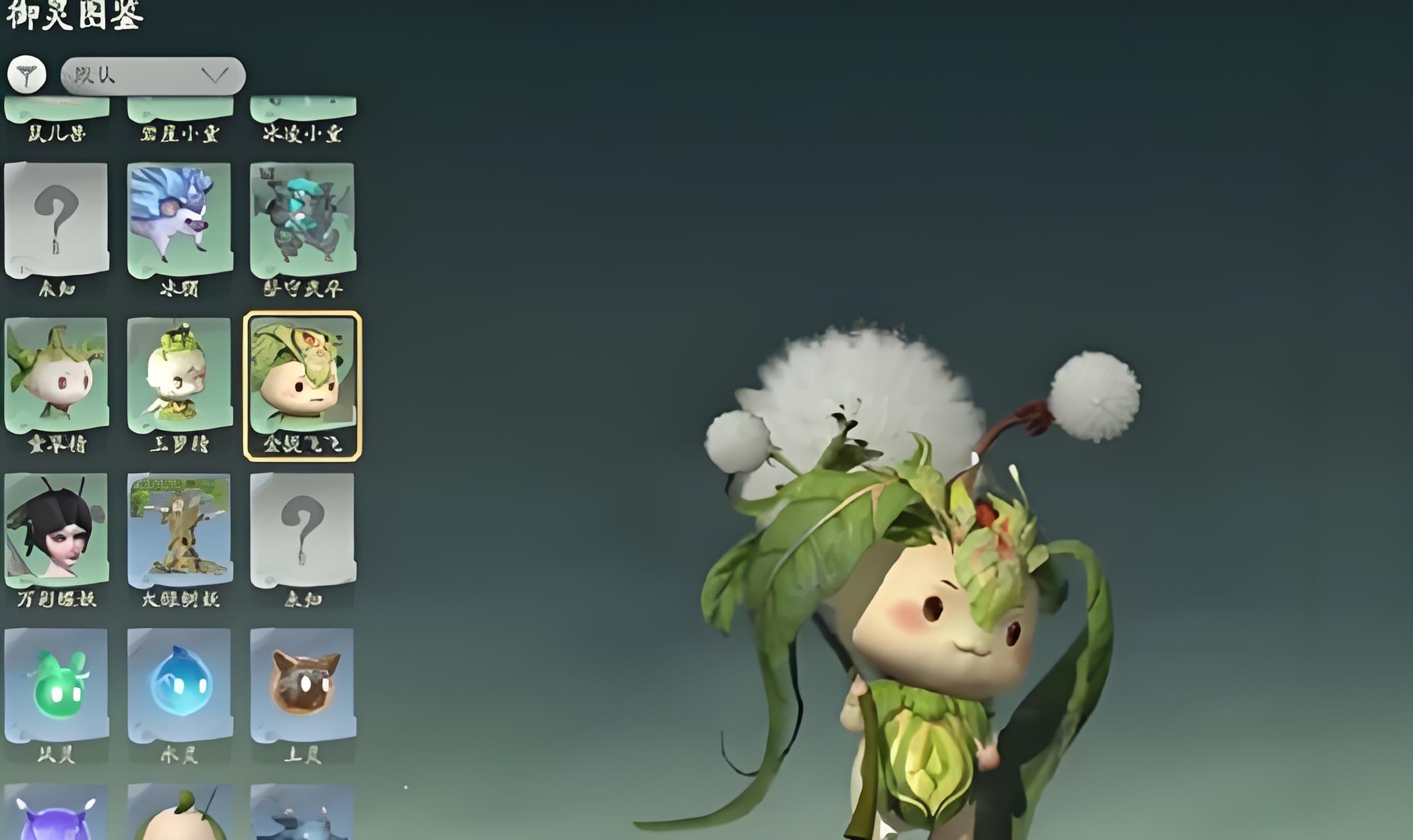Pick the leafy-eared turnip spirit card
The width and height of the screenshot is (1413, 840).
[x=57, y=376]
